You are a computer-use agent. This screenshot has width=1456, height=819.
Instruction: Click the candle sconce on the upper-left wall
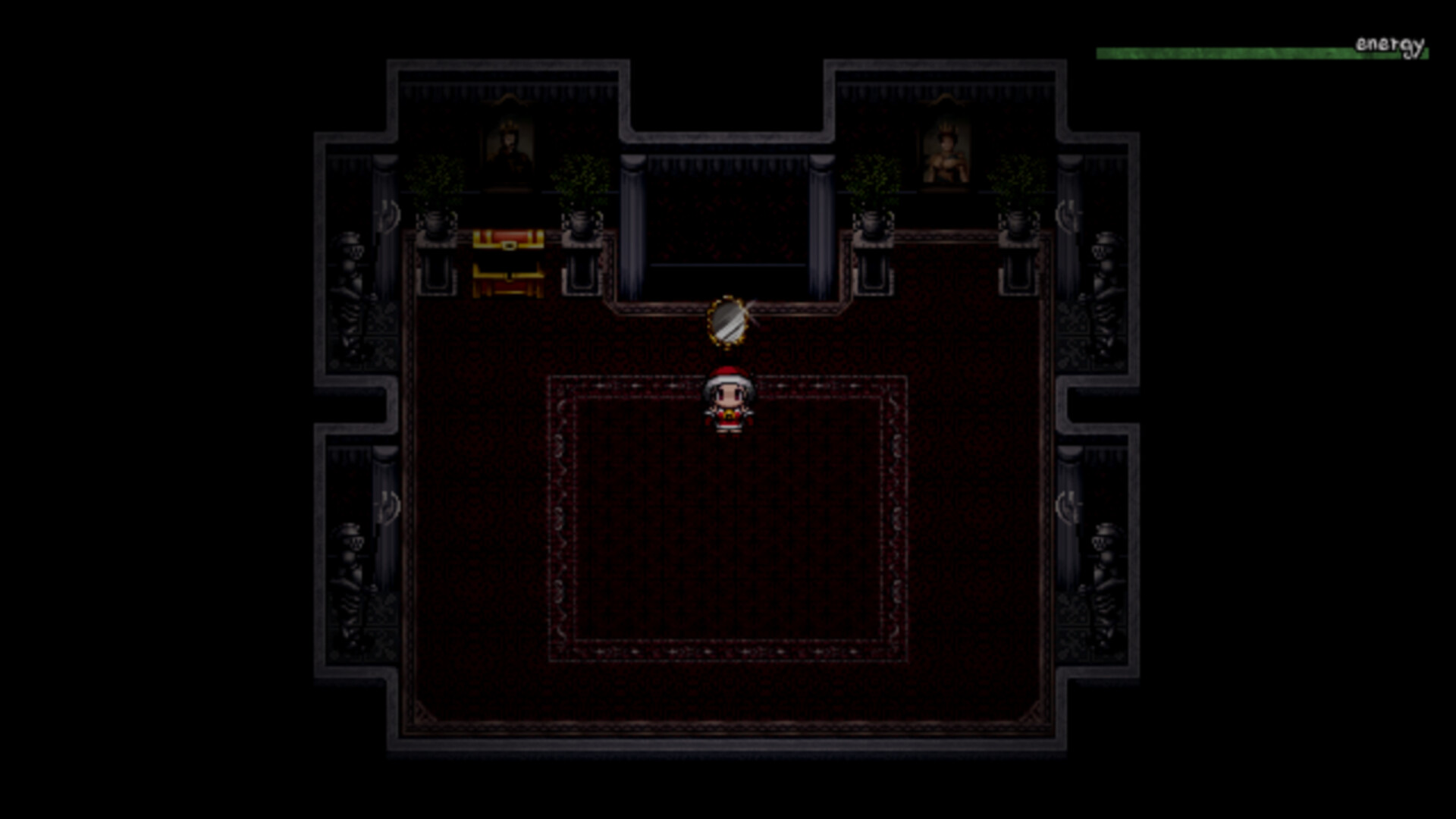pyautogui.click(x=388, y=215)
